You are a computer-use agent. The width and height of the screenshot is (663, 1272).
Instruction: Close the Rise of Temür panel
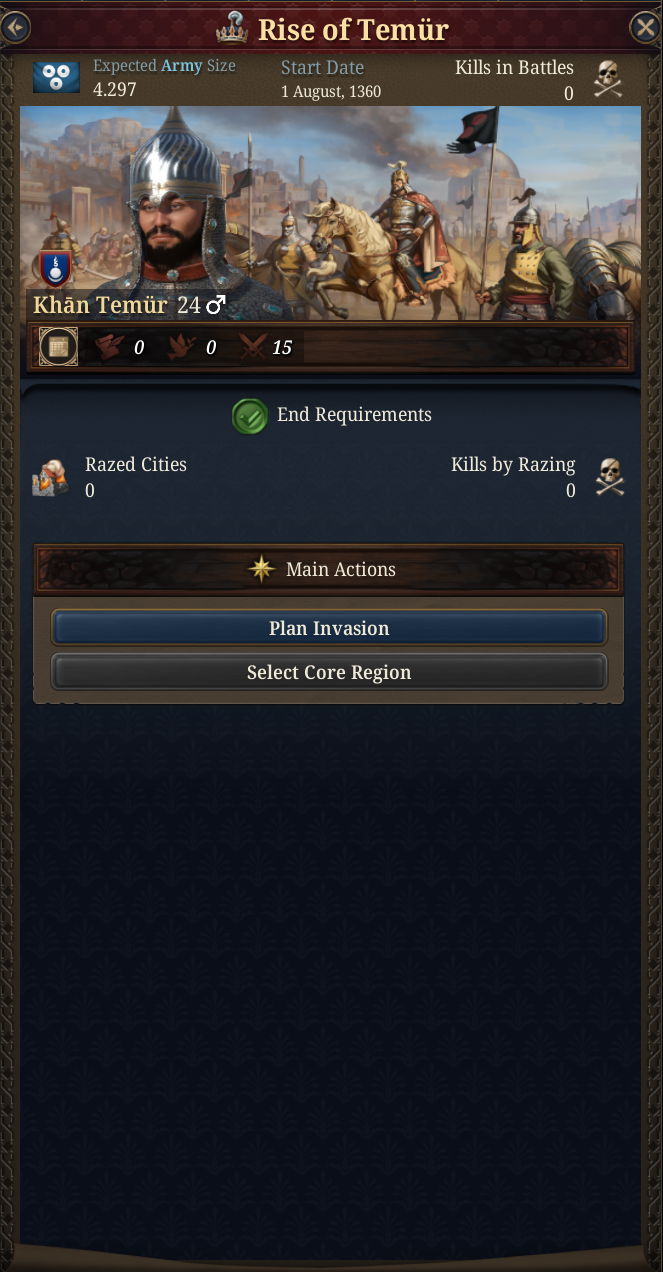(x=645, y=27)
